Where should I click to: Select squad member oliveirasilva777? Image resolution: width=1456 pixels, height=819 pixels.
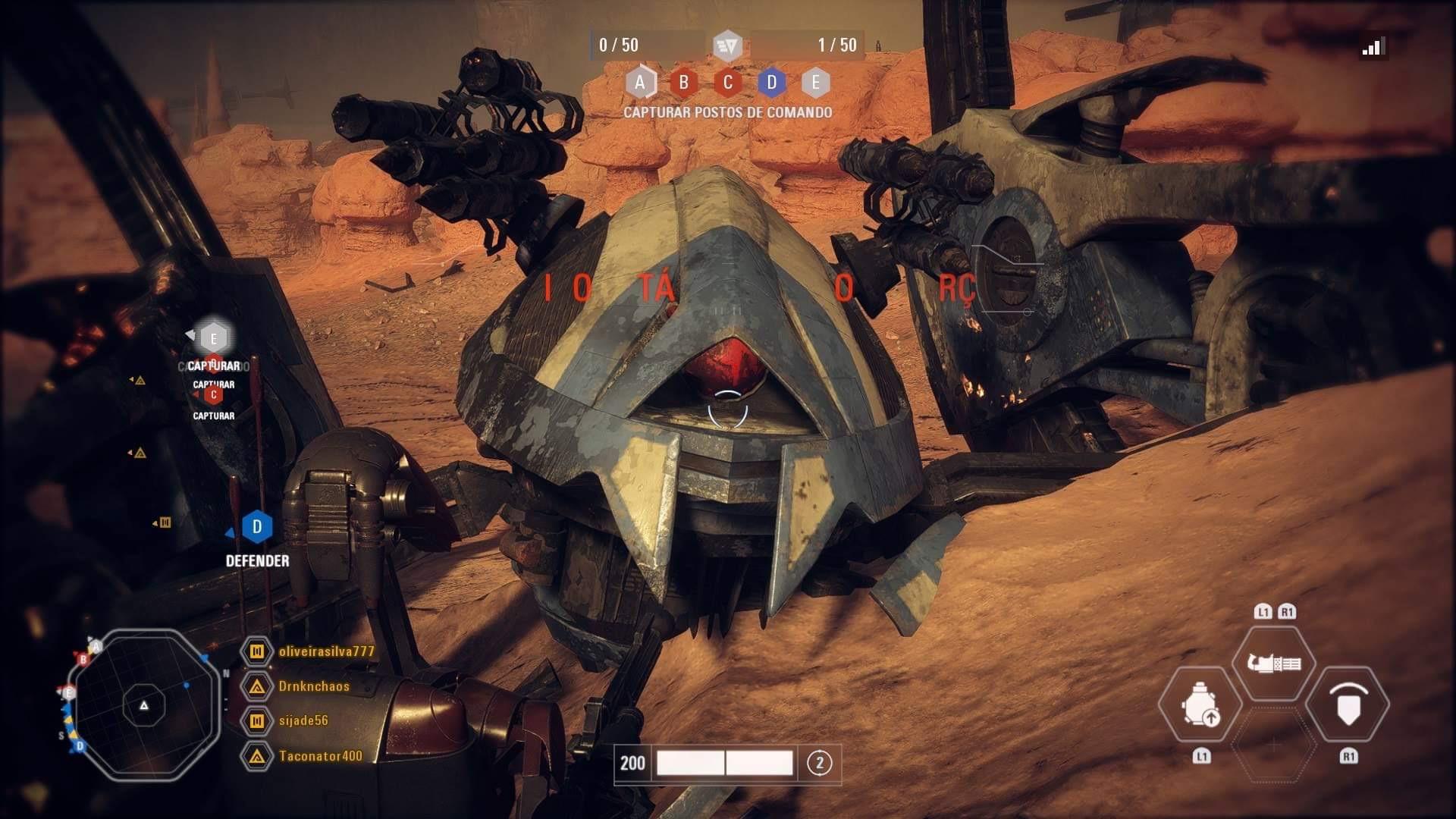coord(326,651)
